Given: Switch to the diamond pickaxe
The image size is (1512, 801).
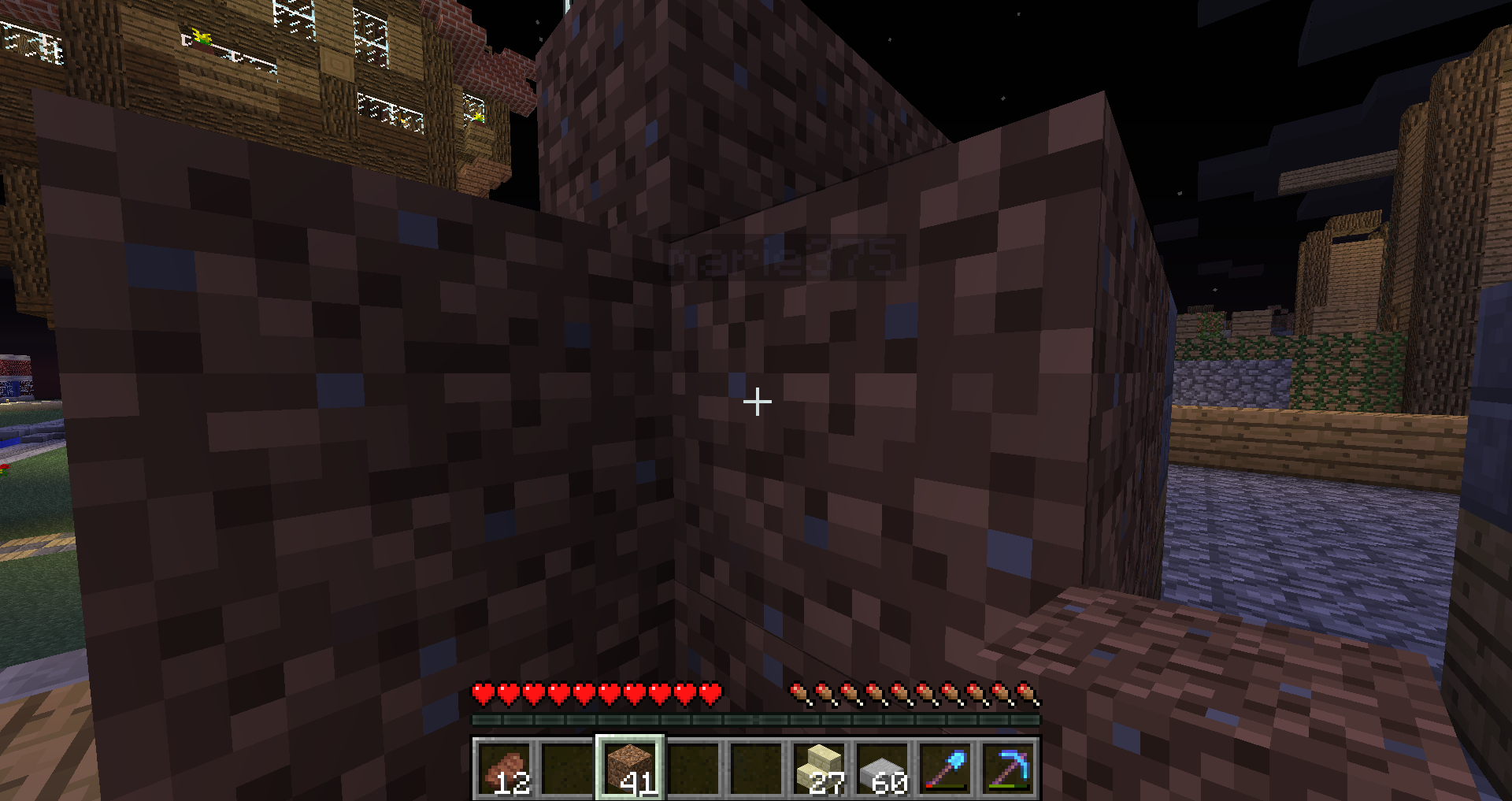Looking at the screenshot, I should point(1008,768).
